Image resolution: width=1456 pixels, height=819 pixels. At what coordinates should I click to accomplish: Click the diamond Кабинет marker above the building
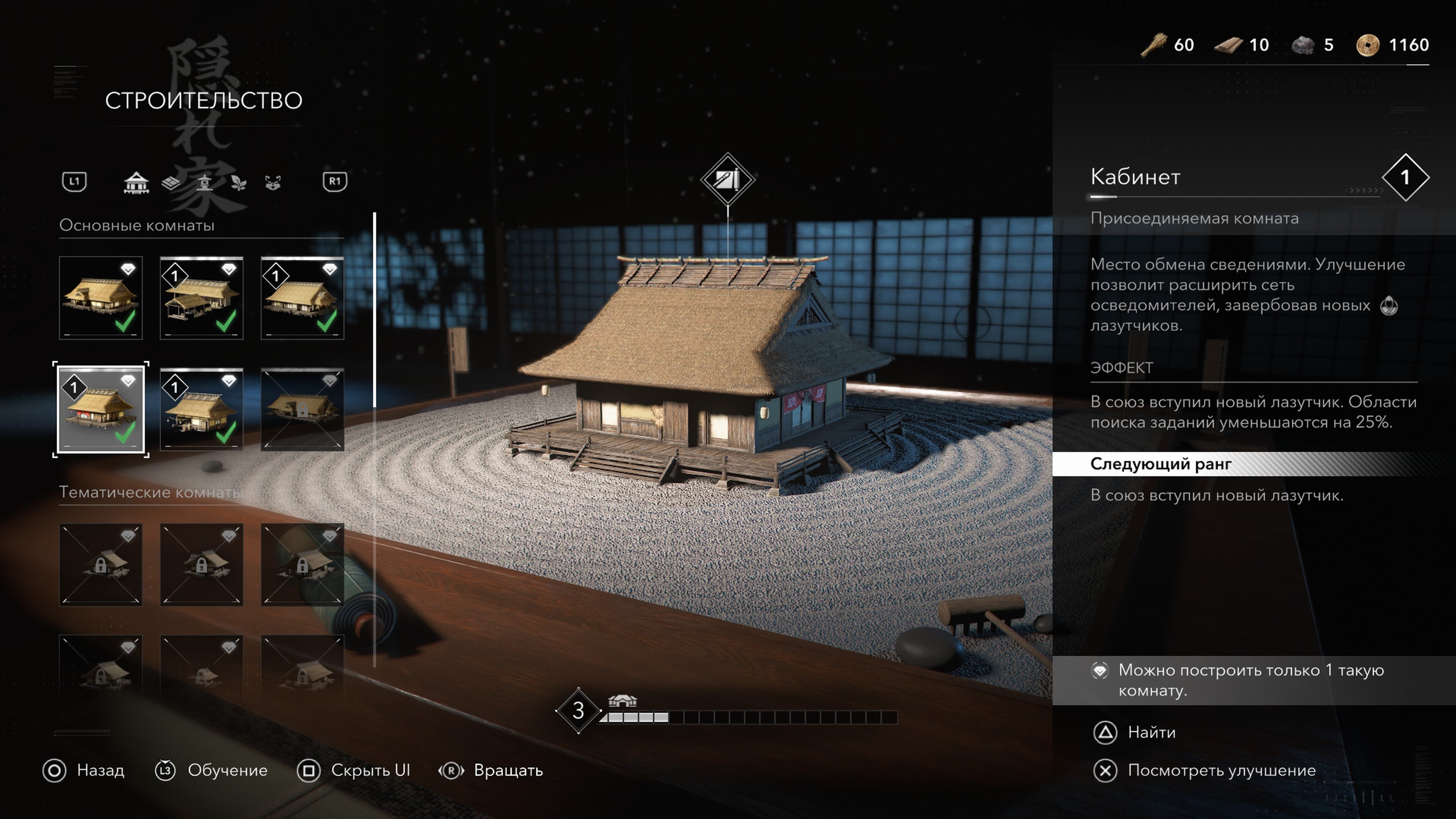728,179
